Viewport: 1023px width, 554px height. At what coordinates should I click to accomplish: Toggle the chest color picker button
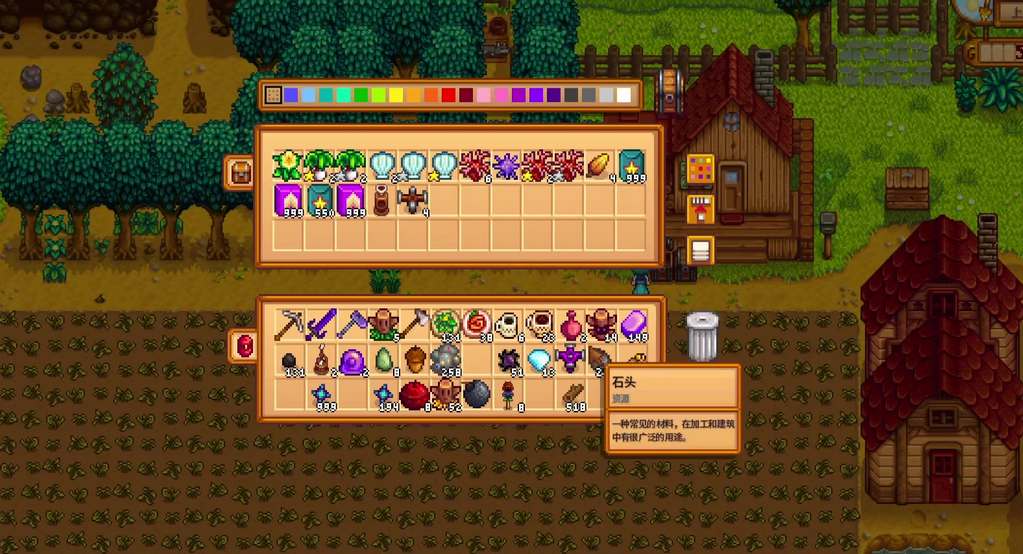pyautogui.click(x=700, y=168)
